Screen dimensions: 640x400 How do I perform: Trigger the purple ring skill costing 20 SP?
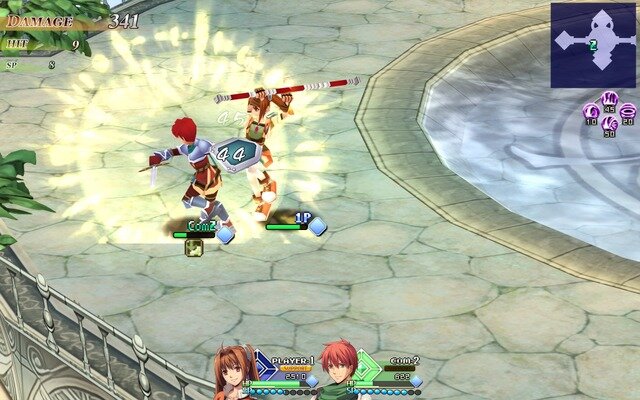coord(628,111)
